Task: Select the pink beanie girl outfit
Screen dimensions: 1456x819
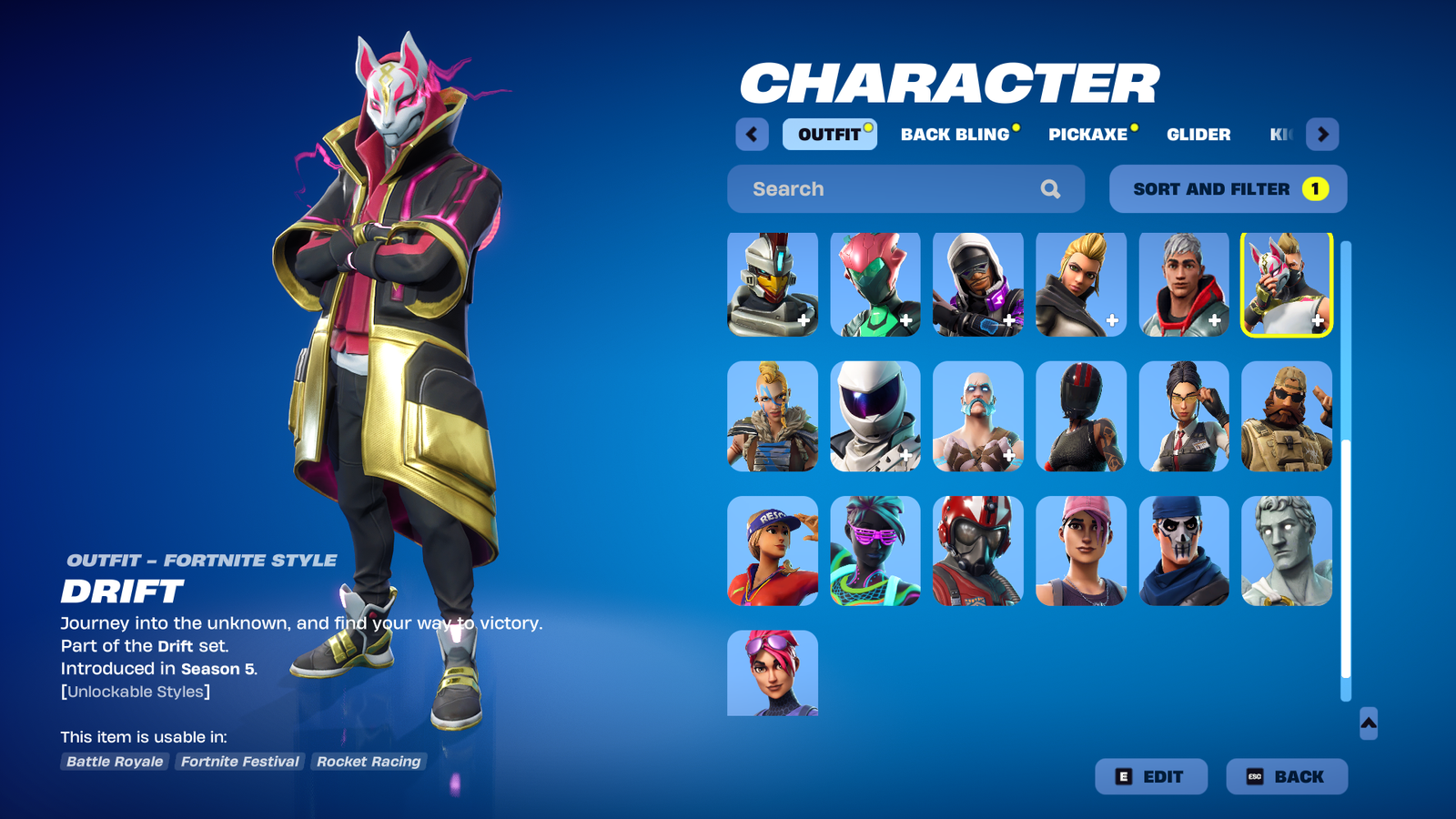Action: coord(1081,551)
